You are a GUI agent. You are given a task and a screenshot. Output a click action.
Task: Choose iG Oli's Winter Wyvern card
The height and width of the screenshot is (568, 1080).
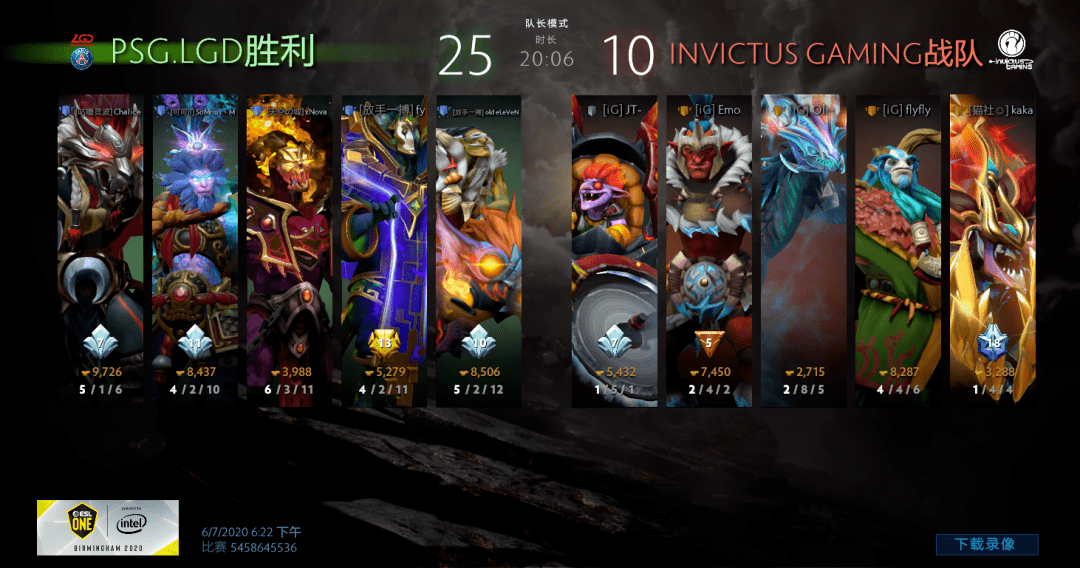coord(802,250)
